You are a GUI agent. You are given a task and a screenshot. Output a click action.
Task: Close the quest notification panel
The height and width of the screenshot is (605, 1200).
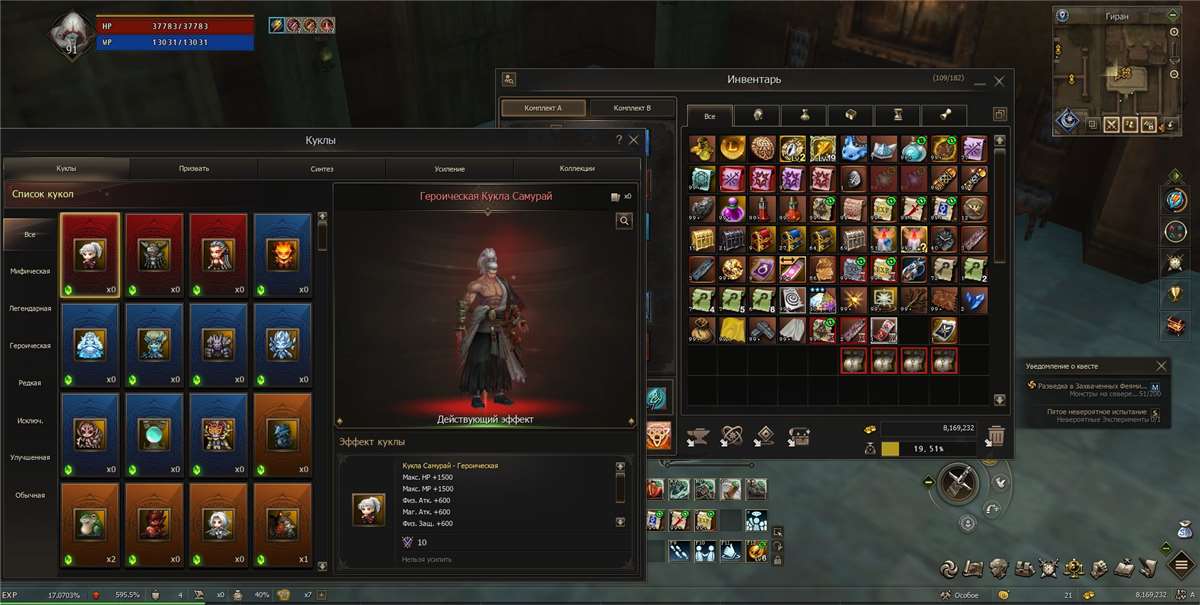coord(1161,367)
